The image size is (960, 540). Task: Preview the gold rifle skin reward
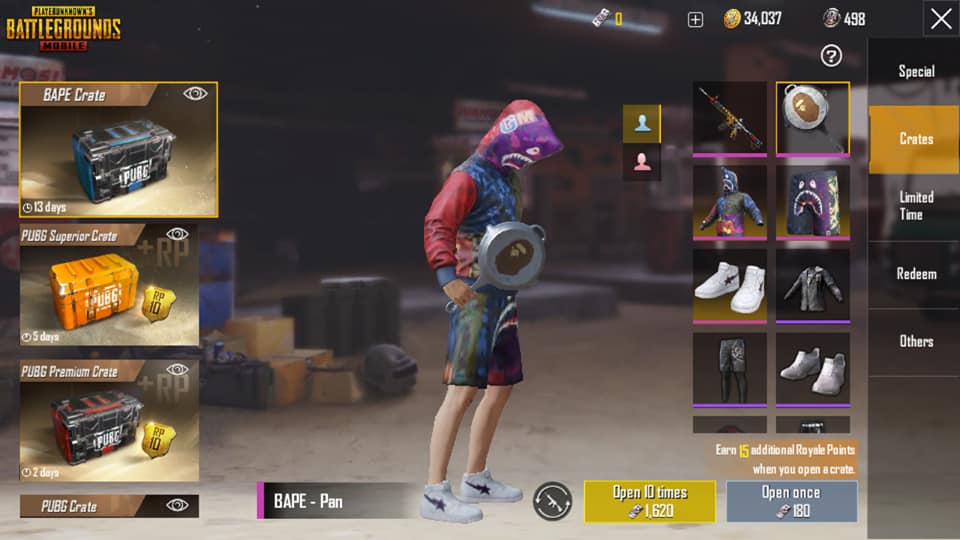pos(730,118)
